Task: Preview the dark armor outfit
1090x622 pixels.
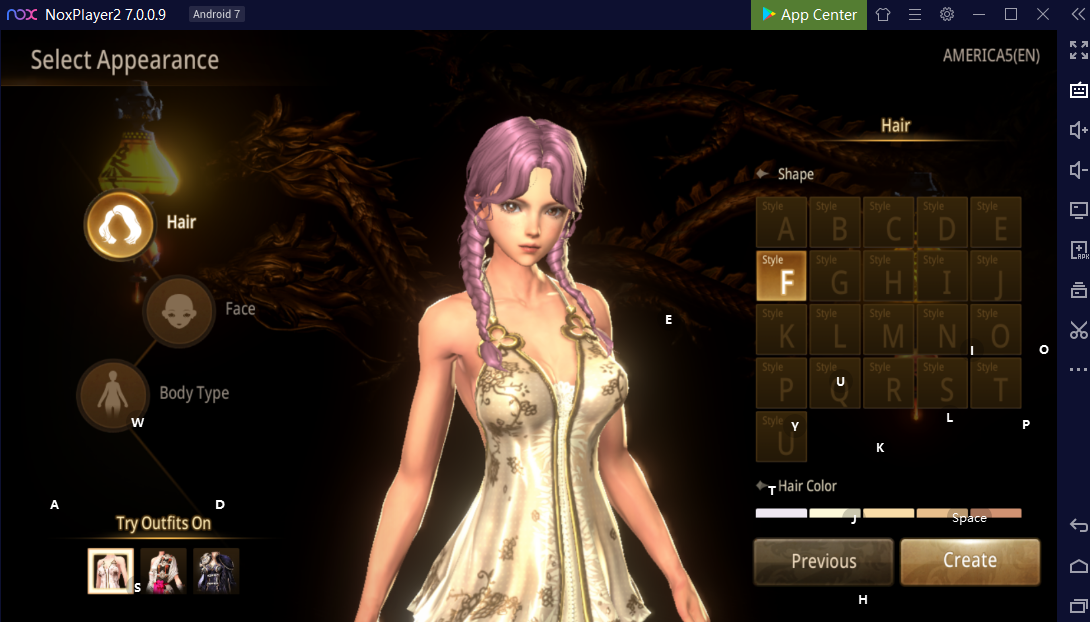Action: [x=216, y=571]
